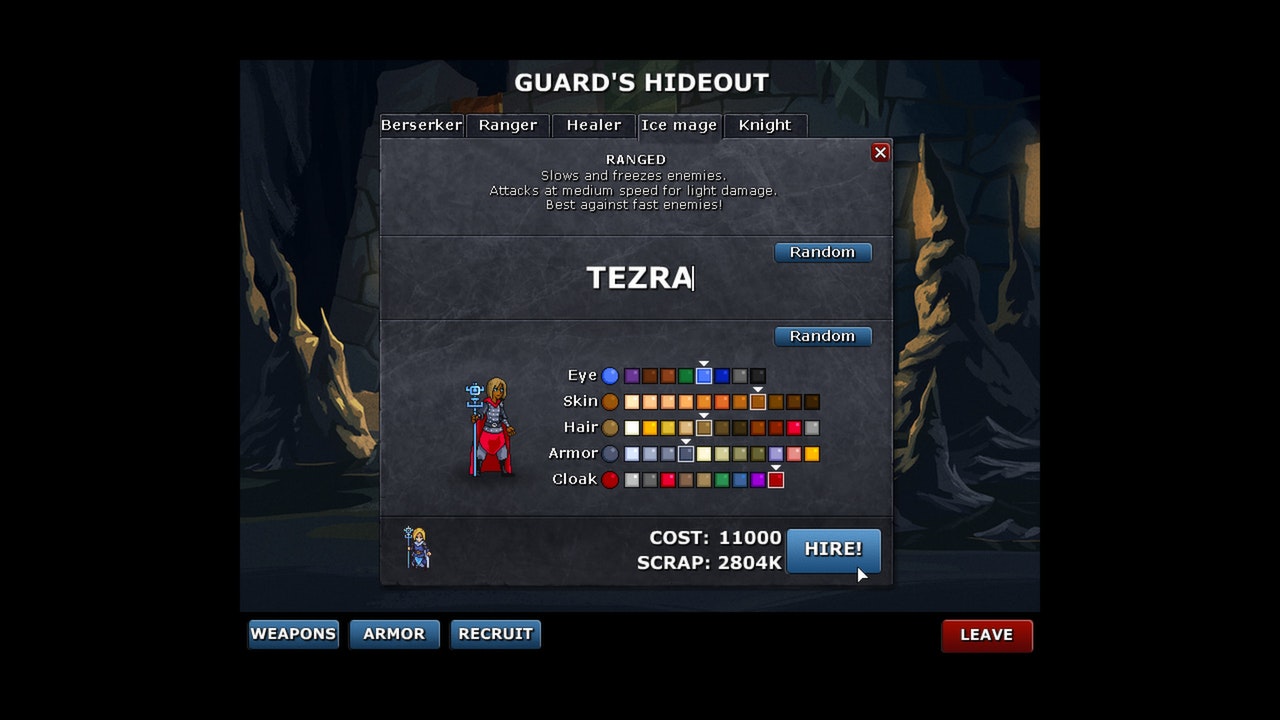Image resolution: width=1280 pixels, height=720 pixels.
Task: Hire the ice mage with HIRE! button
Action: (x=833, y=549)
